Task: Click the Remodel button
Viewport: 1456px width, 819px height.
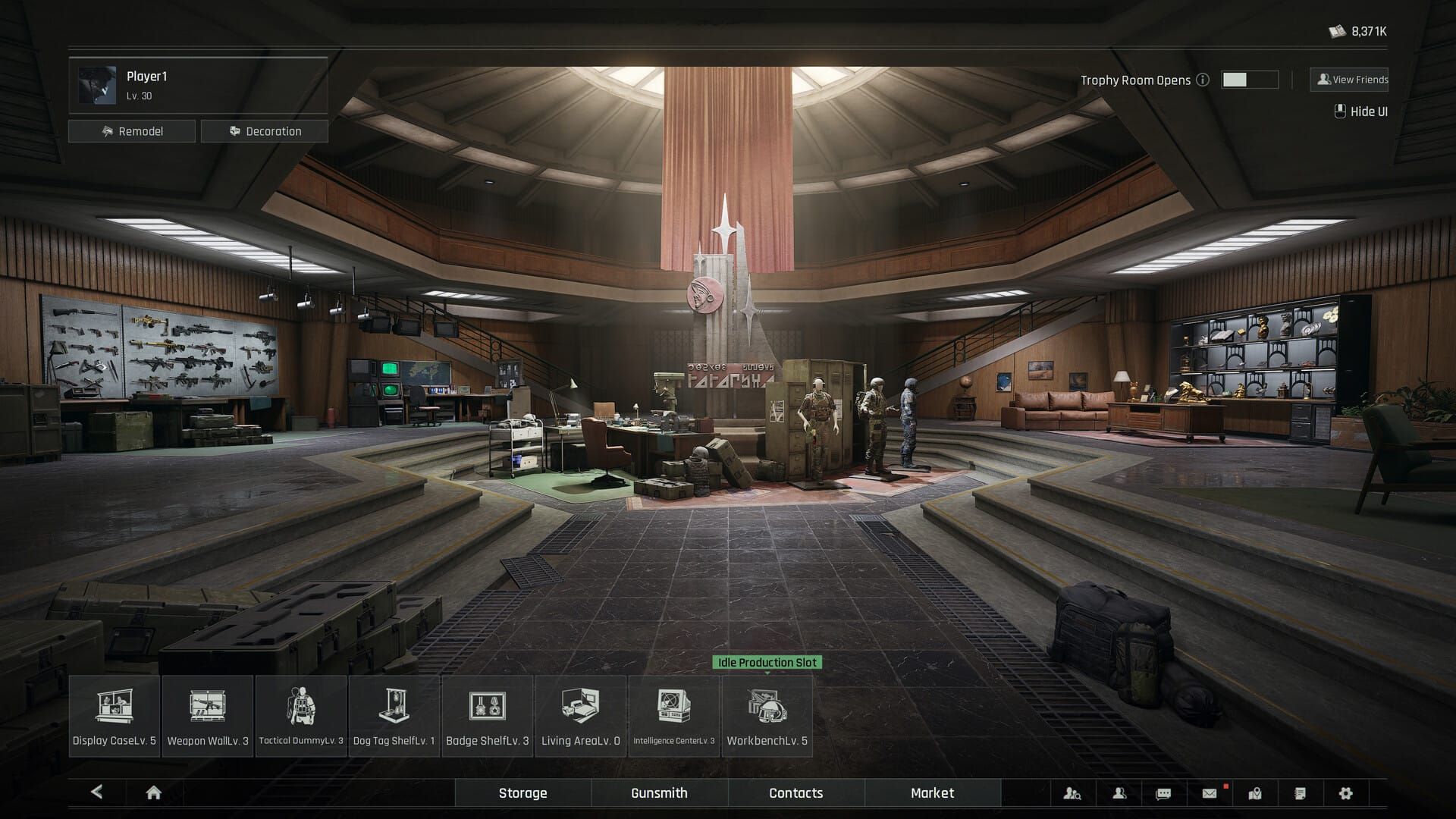Action: click(132, 130)
